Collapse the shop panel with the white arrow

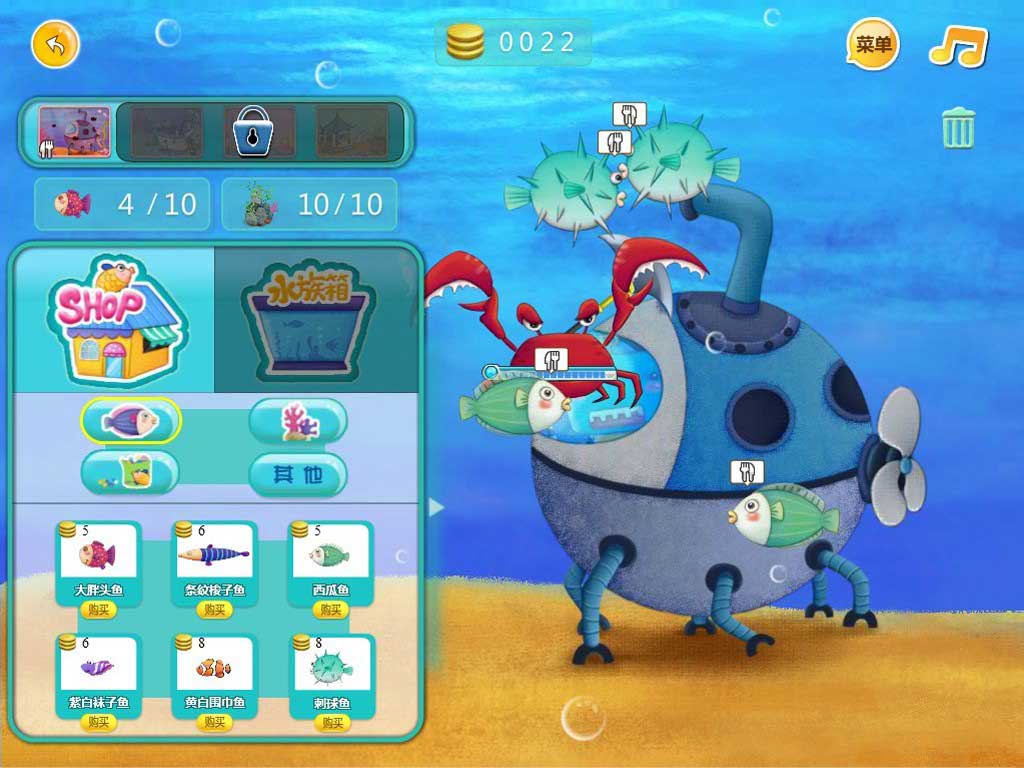pyautogui.click(x=435, y=508)
